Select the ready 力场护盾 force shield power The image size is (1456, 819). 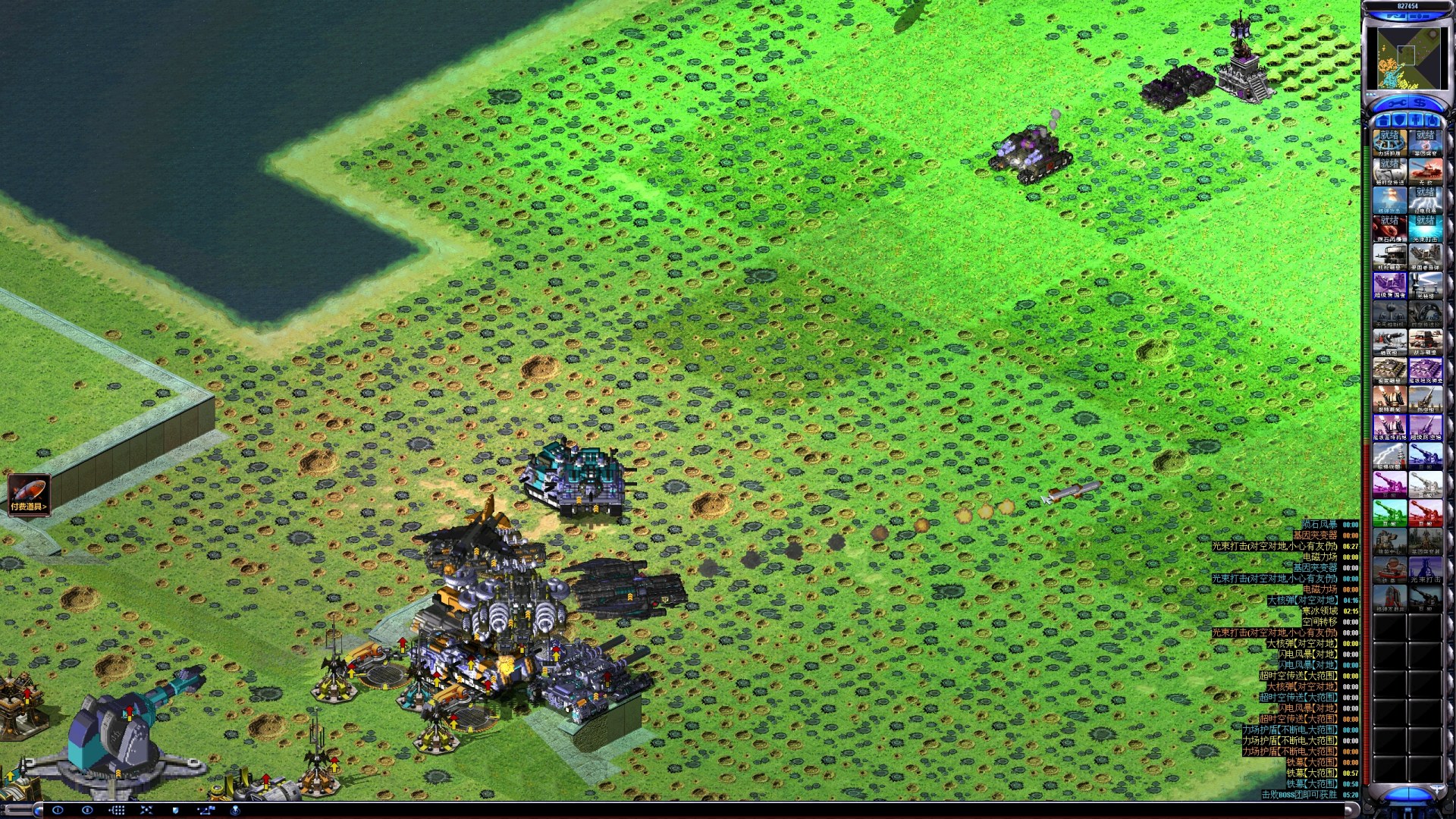(1389, 142)
